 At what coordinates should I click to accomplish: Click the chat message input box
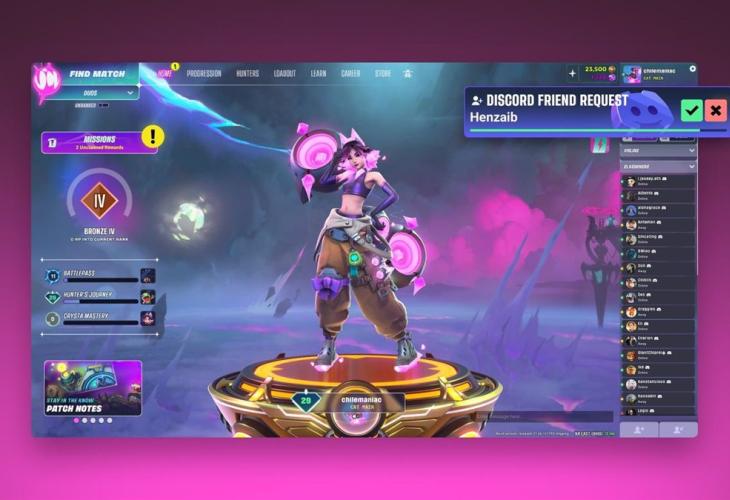pos(543,416)
